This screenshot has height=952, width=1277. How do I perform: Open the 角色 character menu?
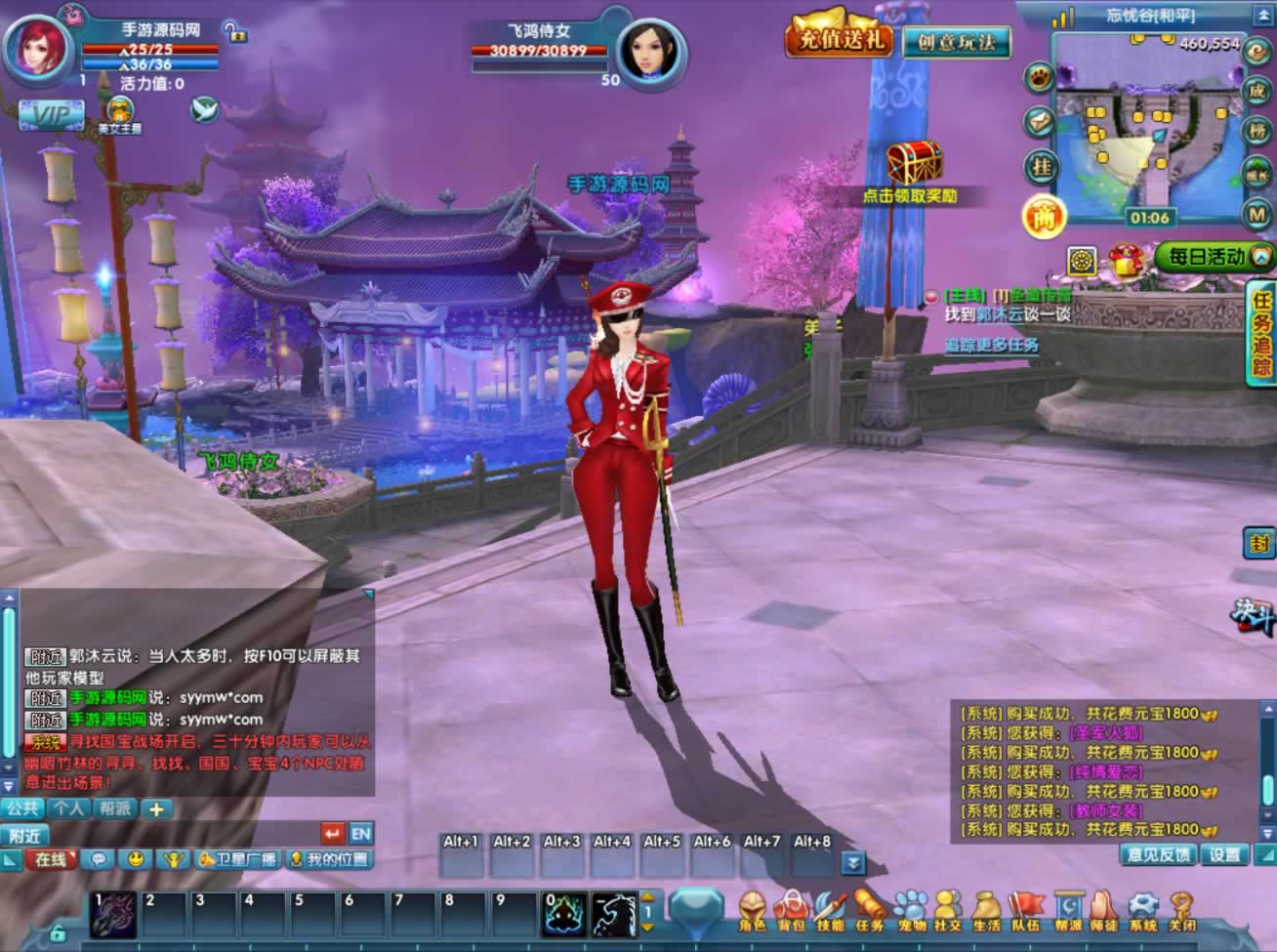pyautogui.click(x=752, y=911)
